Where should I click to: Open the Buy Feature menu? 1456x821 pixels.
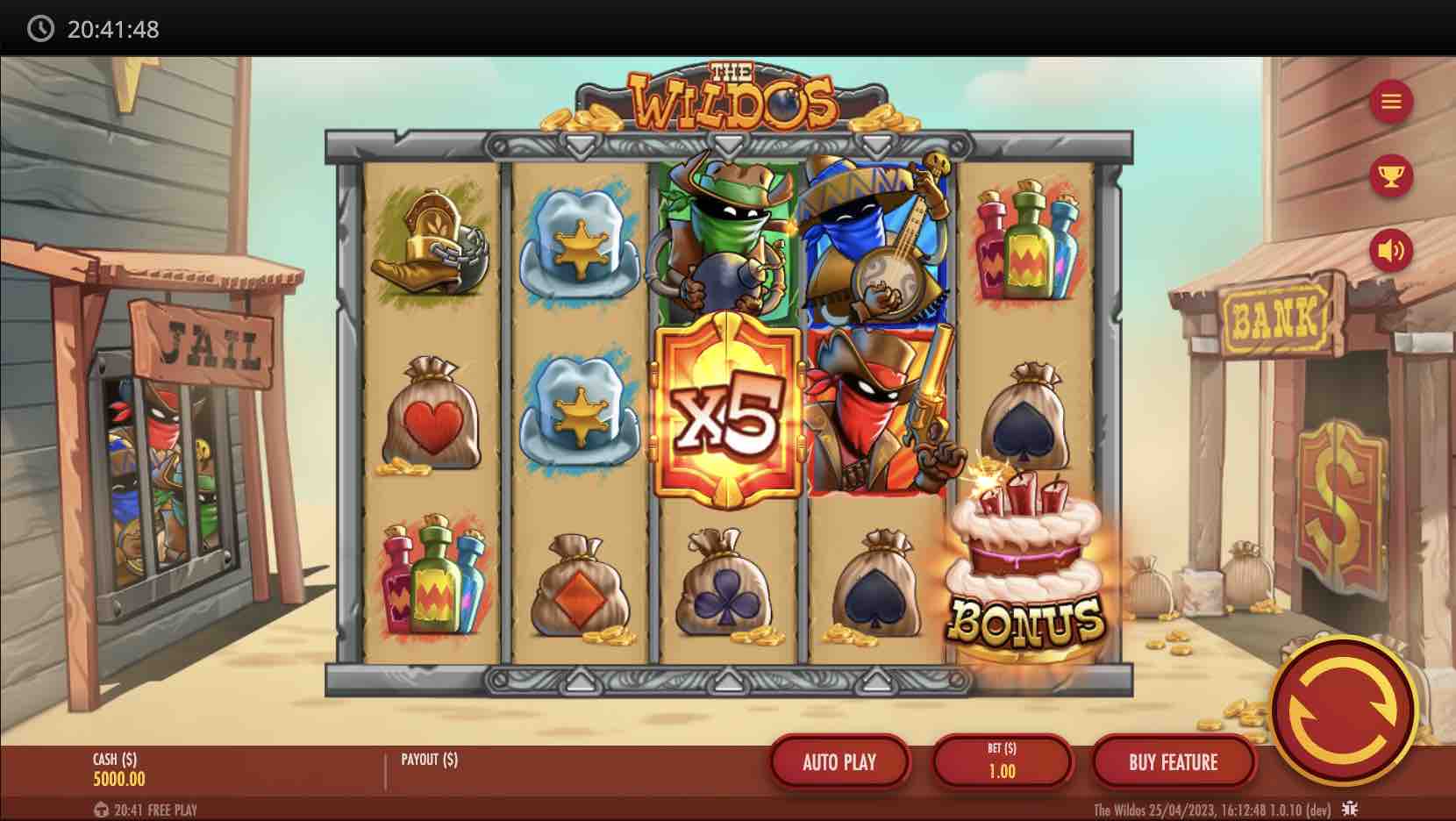(1173, 762)
